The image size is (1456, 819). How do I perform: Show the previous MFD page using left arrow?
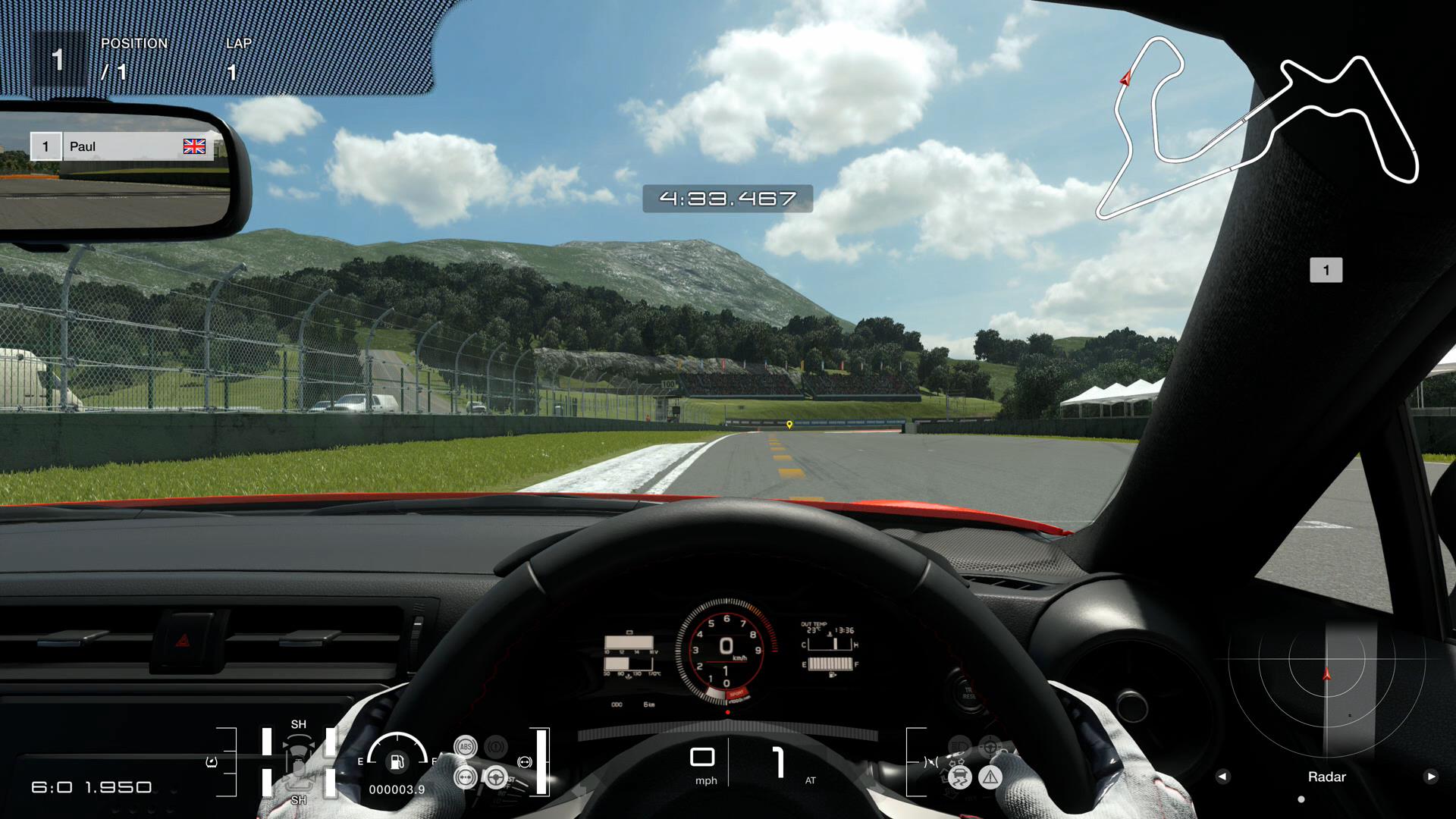(x=1222, y=777)
